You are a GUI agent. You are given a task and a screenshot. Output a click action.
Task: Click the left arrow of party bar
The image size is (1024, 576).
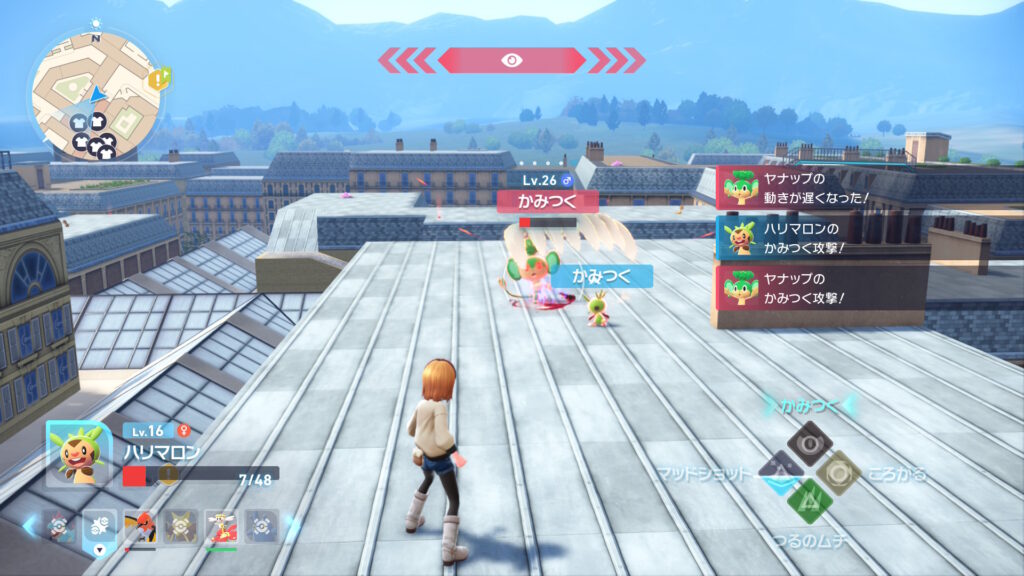pyautogui.click(x=31, y=525)
